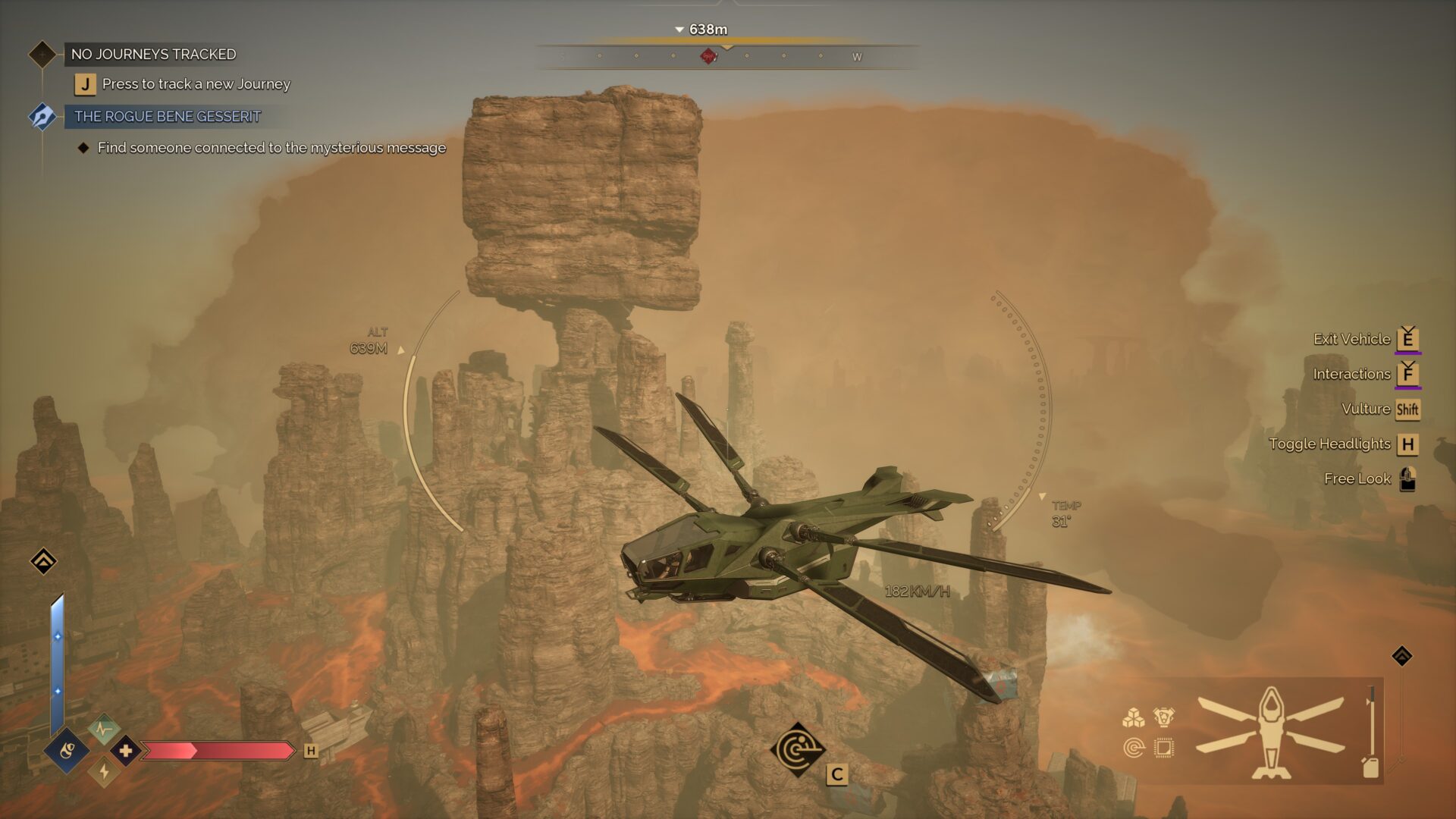Click the Exit Vehicle action label
The width and height of the screenshot is (1456, 819).
pos(1351,339)
